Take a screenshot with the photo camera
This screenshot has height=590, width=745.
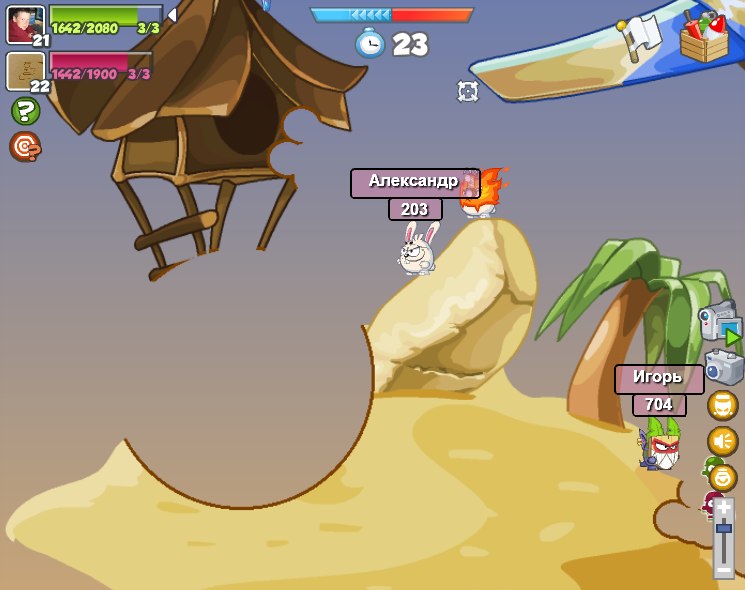pos(723,366)
